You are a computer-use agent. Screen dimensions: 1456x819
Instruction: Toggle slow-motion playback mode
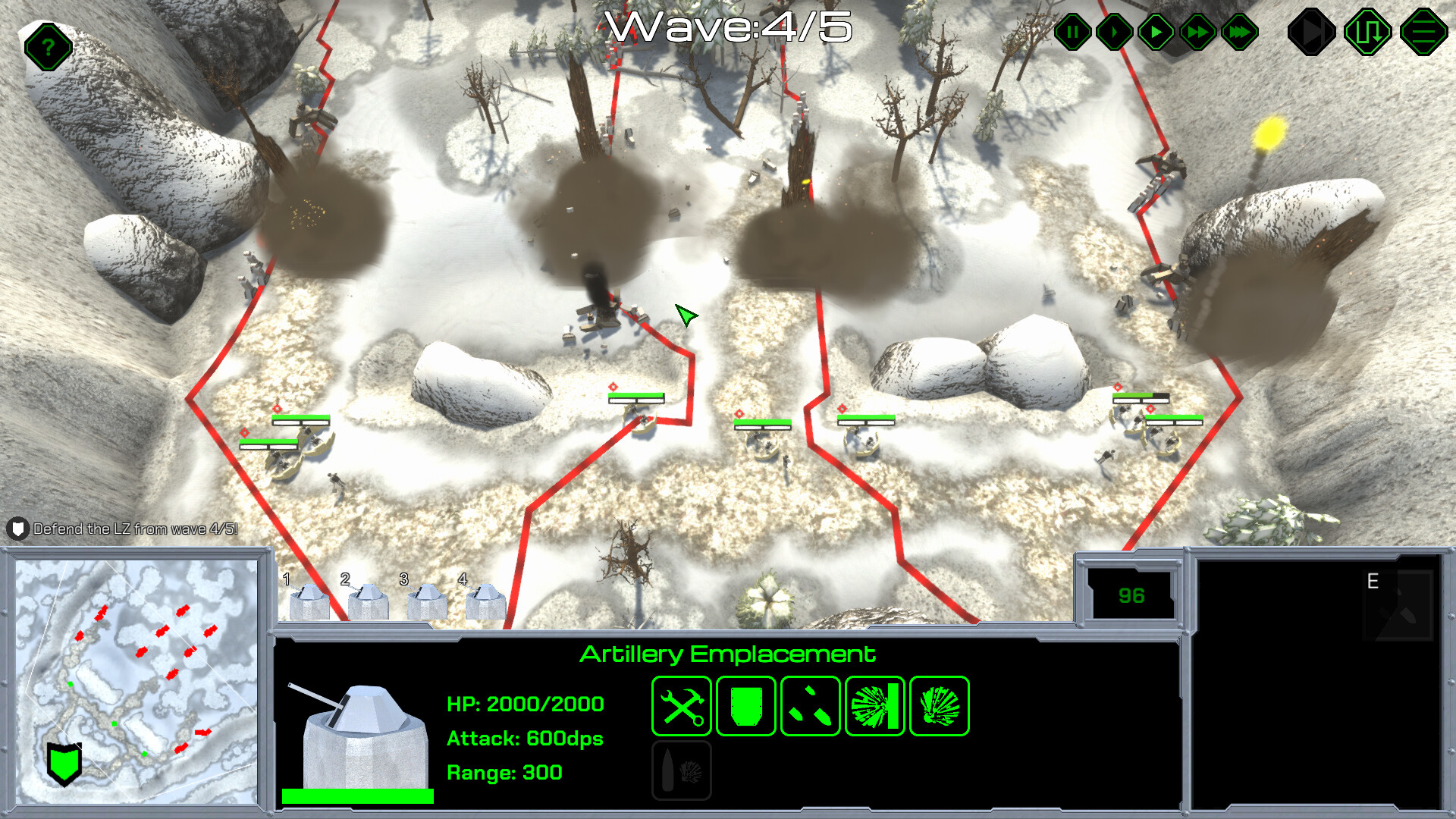1115,32
